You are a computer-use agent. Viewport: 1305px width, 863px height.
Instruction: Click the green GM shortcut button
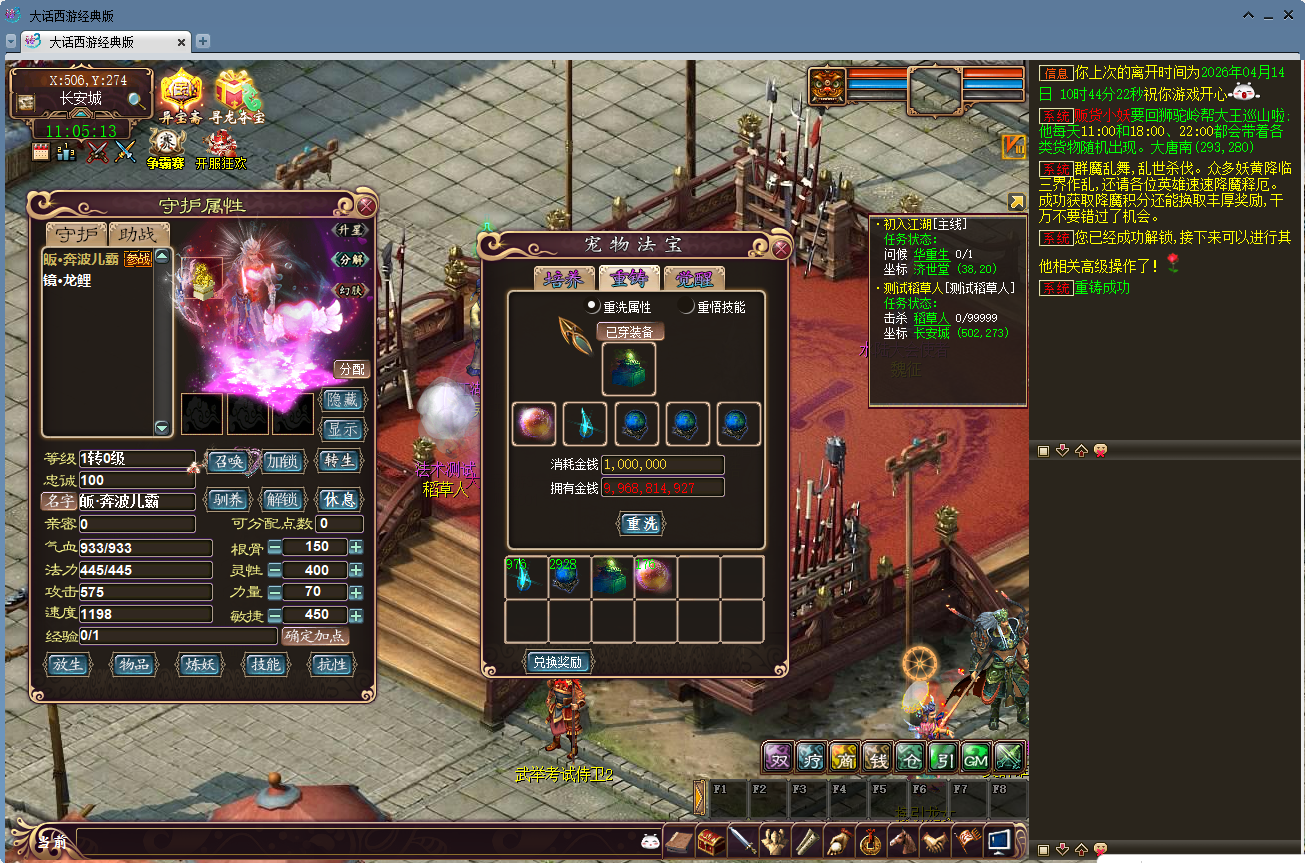pyautogui.click(x=975, y=759)
